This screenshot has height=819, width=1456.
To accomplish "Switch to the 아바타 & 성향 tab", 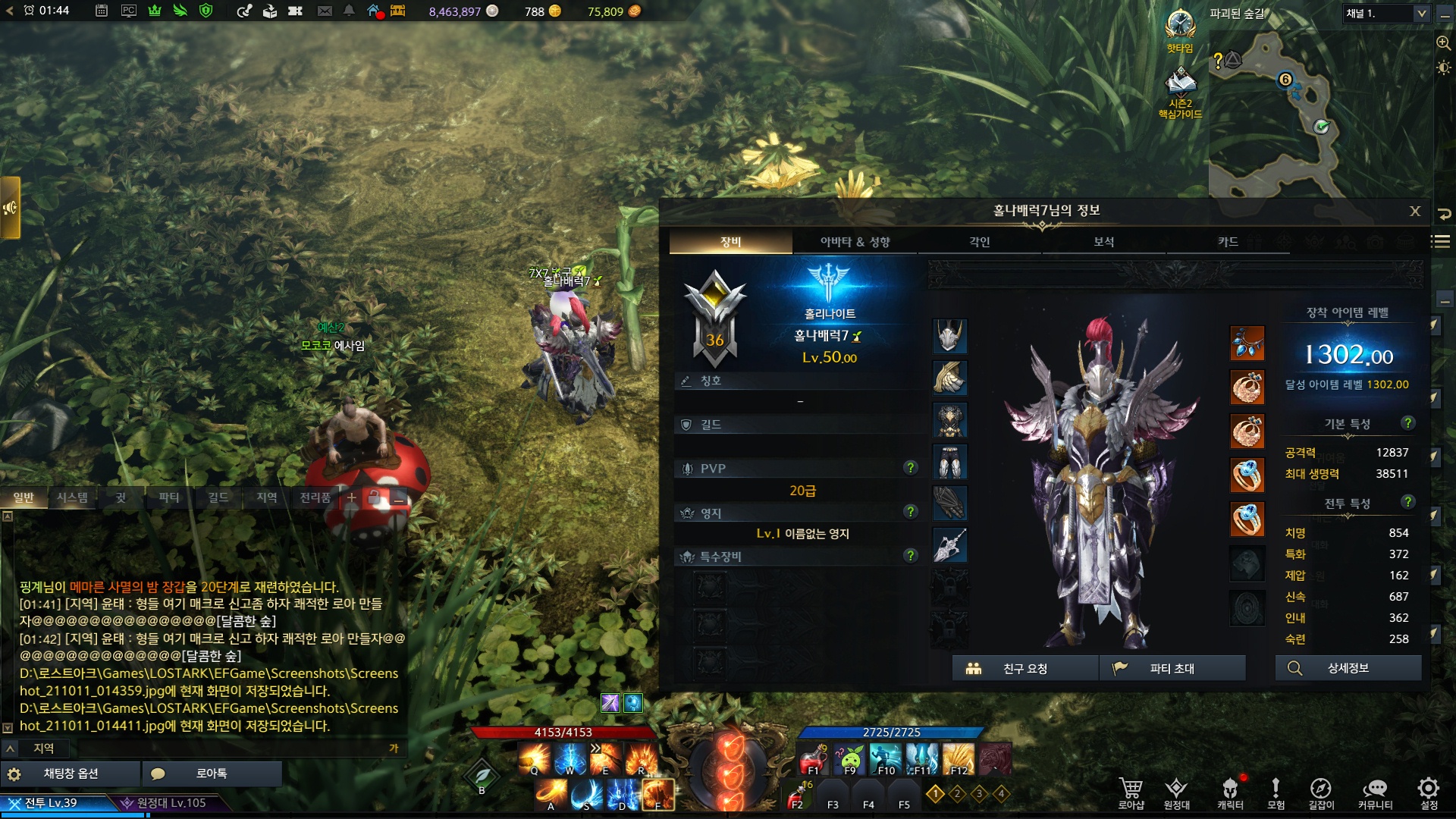I will pos(855,242).
